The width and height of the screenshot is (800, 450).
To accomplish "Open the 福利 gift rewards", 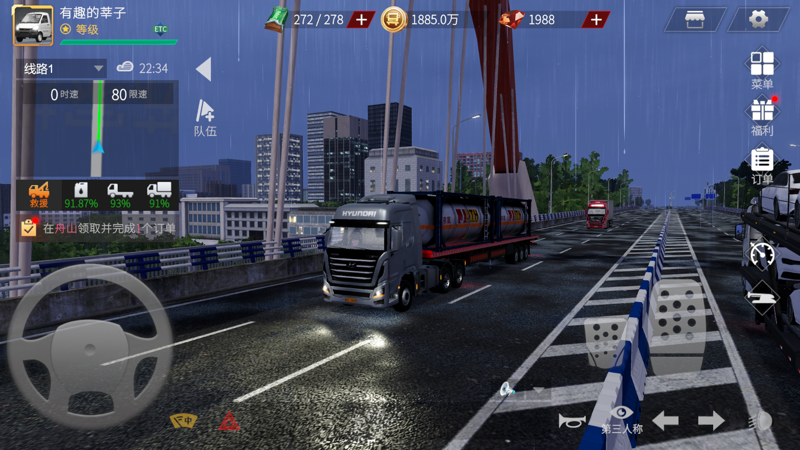I will click(x=762, y=114).
